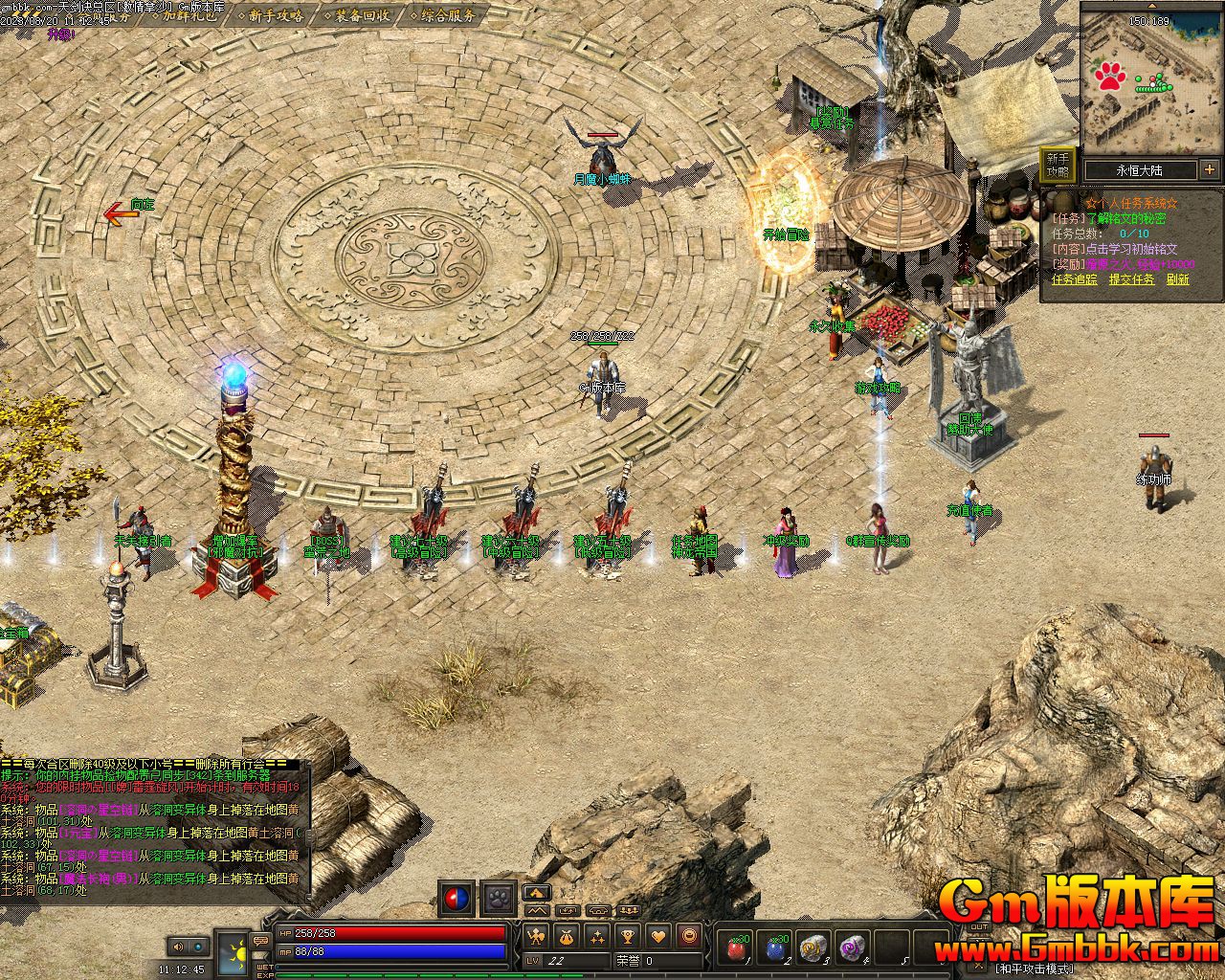Viewport: 1225px width, 980px height.
Task: Open the 综合服务 services menu
Action: pyautogui.click(x=443, y=15)
